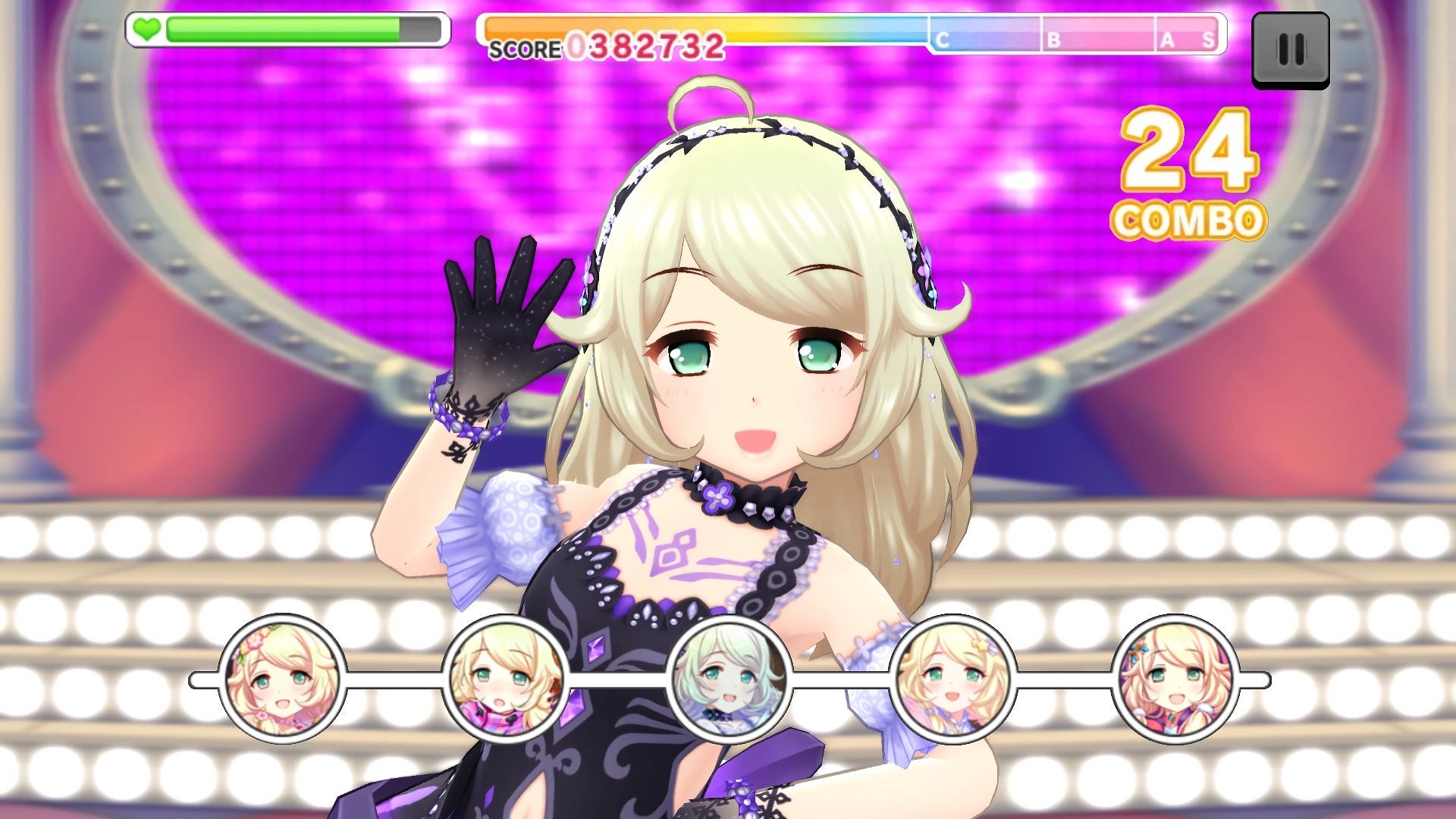Tap the portrait with blue hairpin and red outfit
Image resolution: width=1456 pixels, height=819 pixels.
[1175, 679]
